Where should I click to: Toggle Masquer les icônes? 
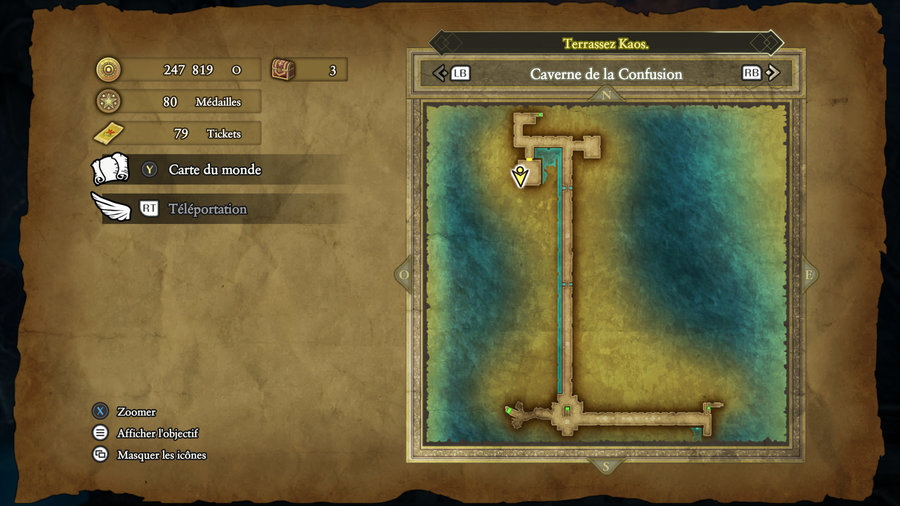161,455
